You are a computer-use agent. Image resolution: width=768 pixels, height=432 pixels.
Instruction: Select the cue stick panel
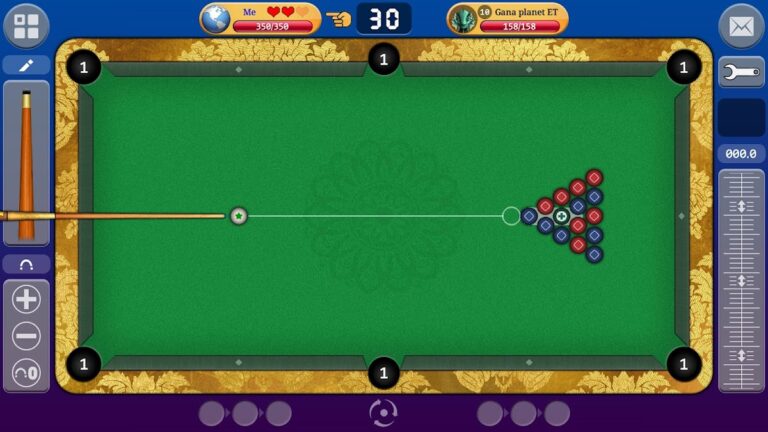(x=26, y=163)
